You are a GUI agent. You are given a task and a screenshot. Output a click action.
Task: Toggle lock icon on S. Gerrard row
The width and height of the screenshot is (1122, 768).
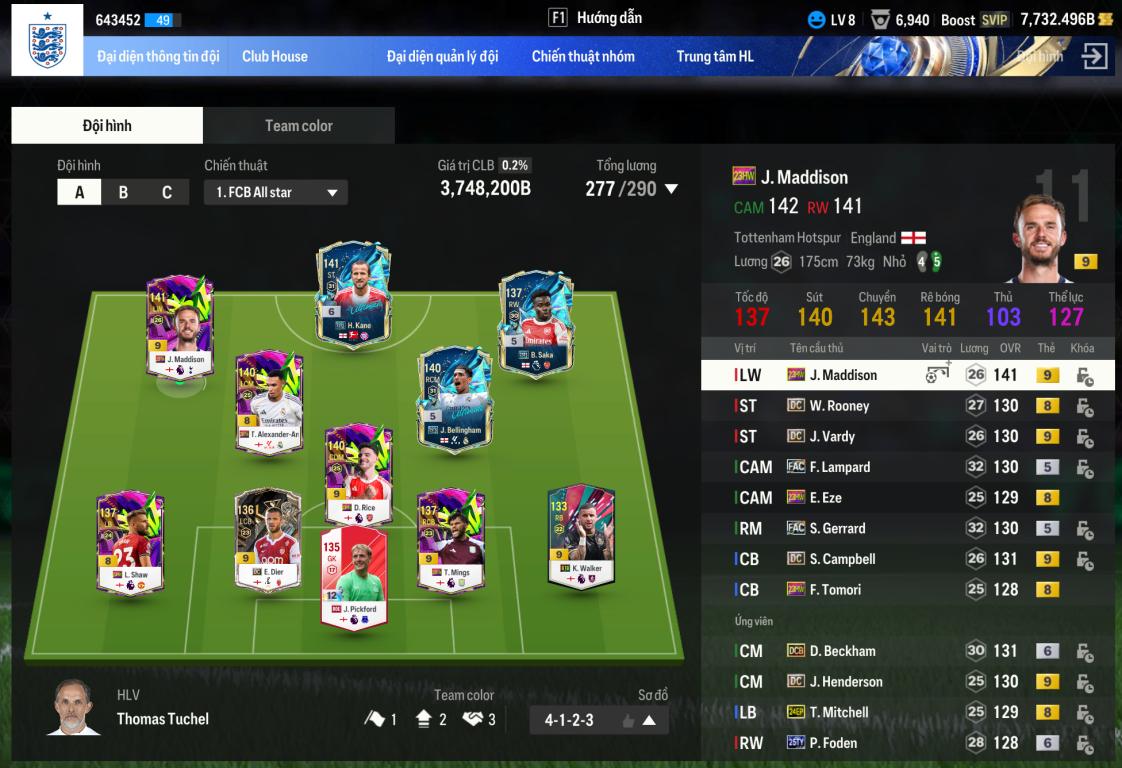click(x=1084, y=529)
